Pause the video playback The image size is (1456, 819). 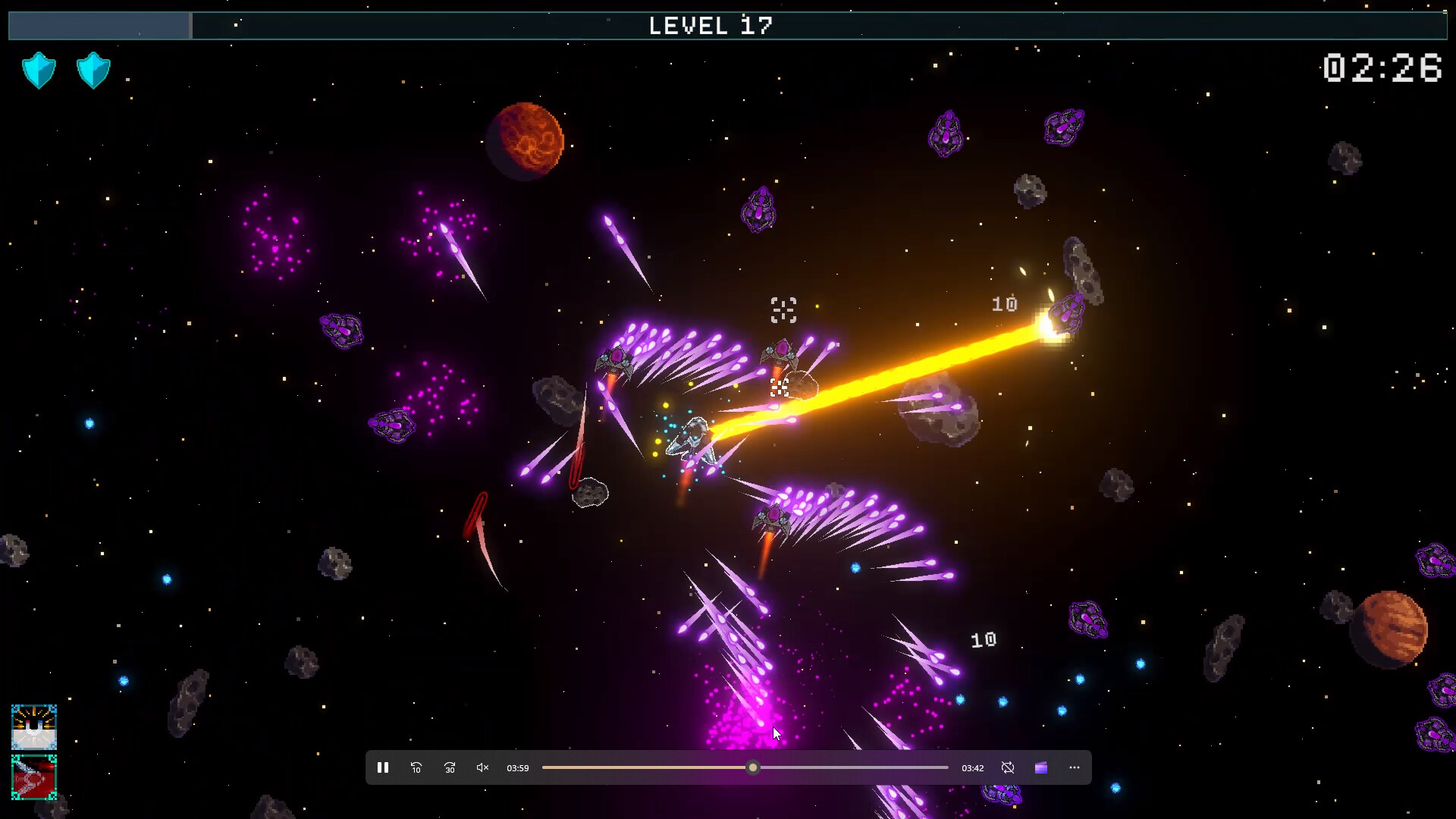383,767
